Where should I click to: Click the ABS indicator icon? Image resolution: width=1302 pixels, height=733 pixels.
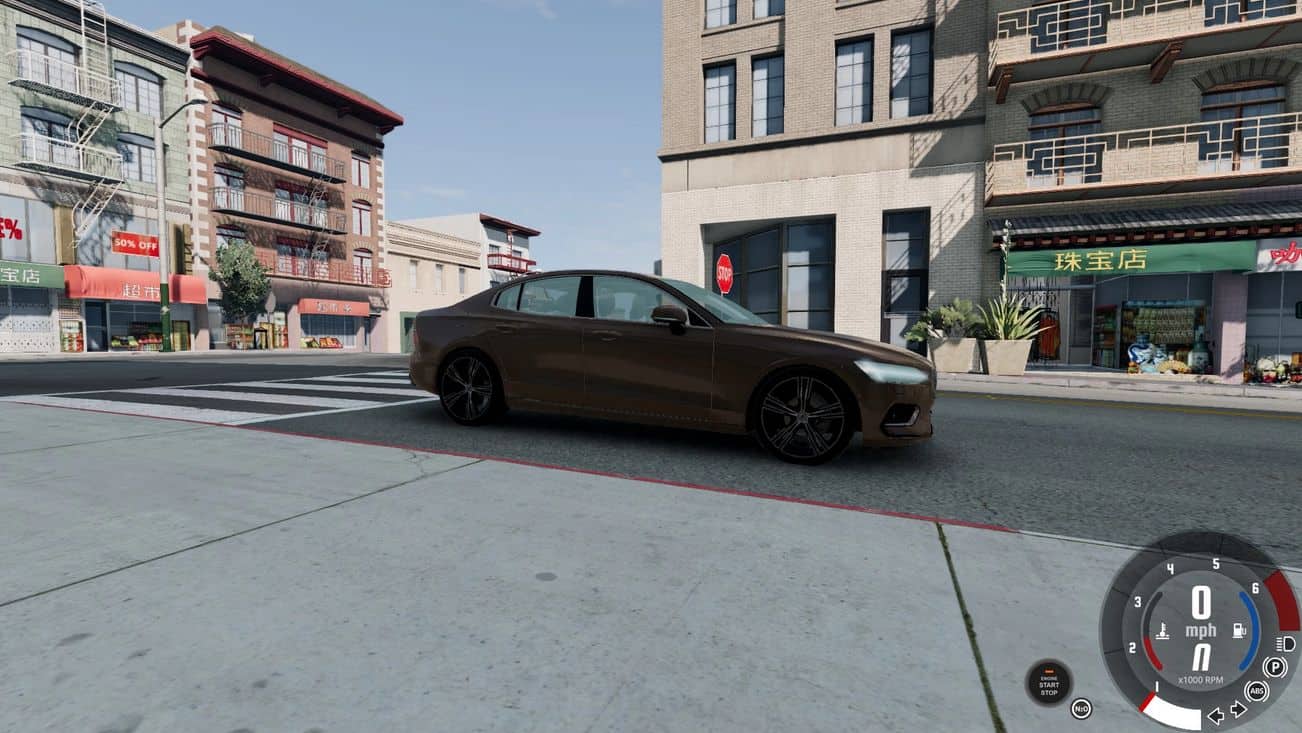(1256, 691)
